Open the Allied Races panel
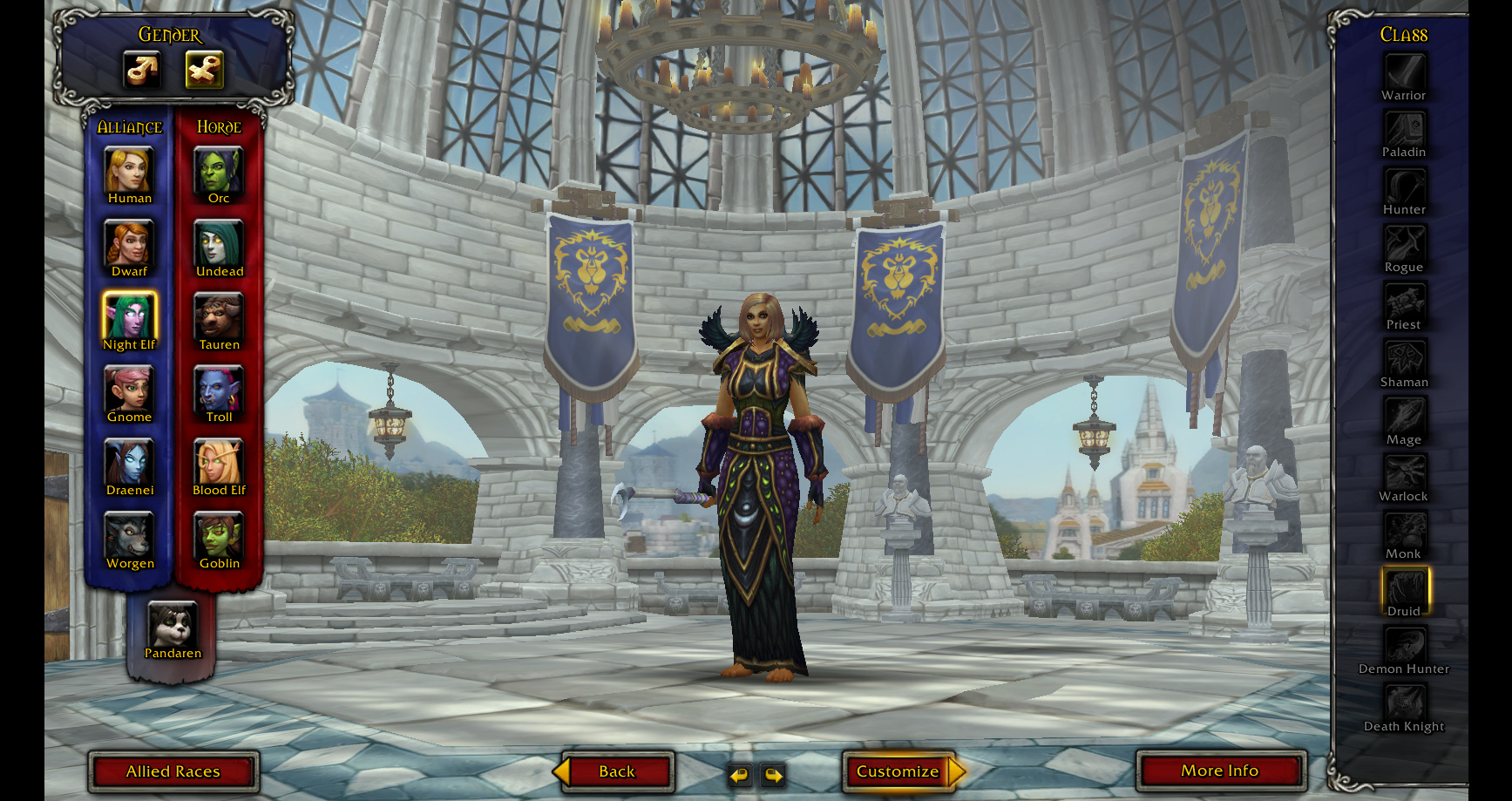 coord(173,771)
